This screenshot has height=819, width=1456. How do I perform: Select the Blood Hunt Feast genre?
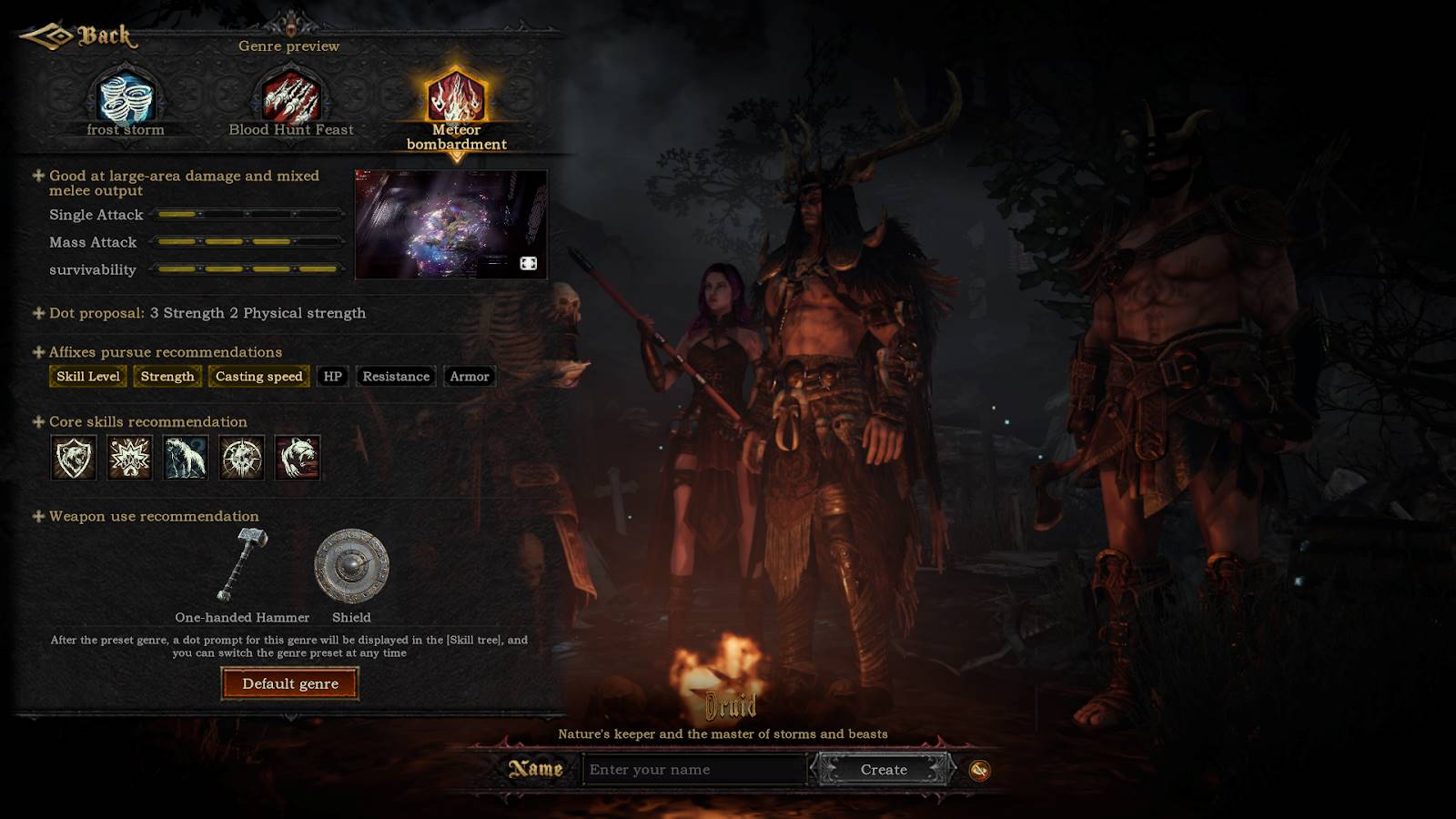290,100
